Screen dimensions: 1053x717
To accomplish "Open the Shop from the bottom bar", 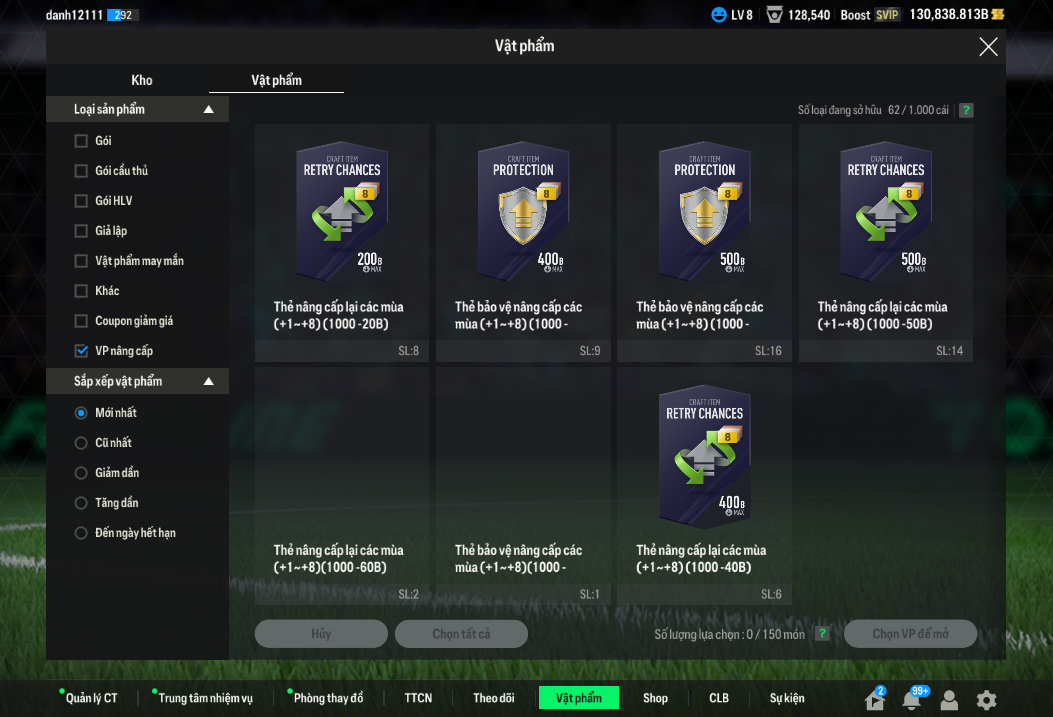I will (655, 698).
